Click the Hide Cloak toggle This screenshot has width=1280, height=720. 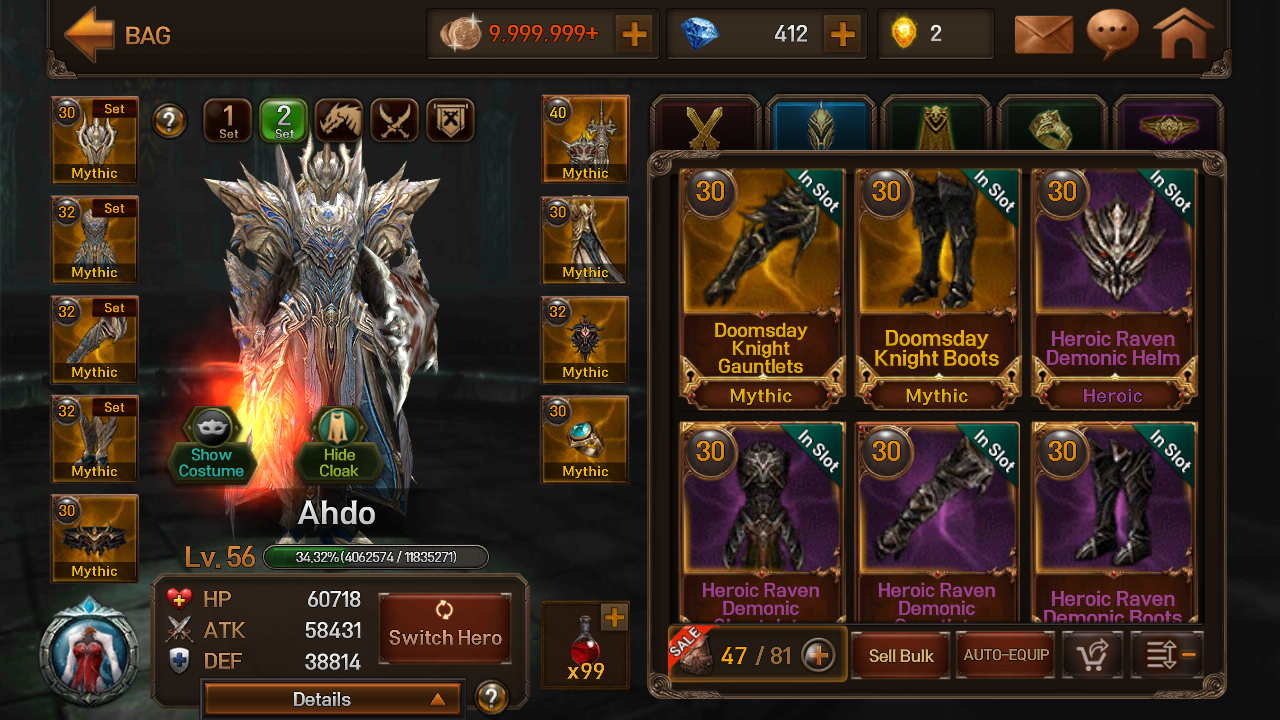[x=339, y=446]
